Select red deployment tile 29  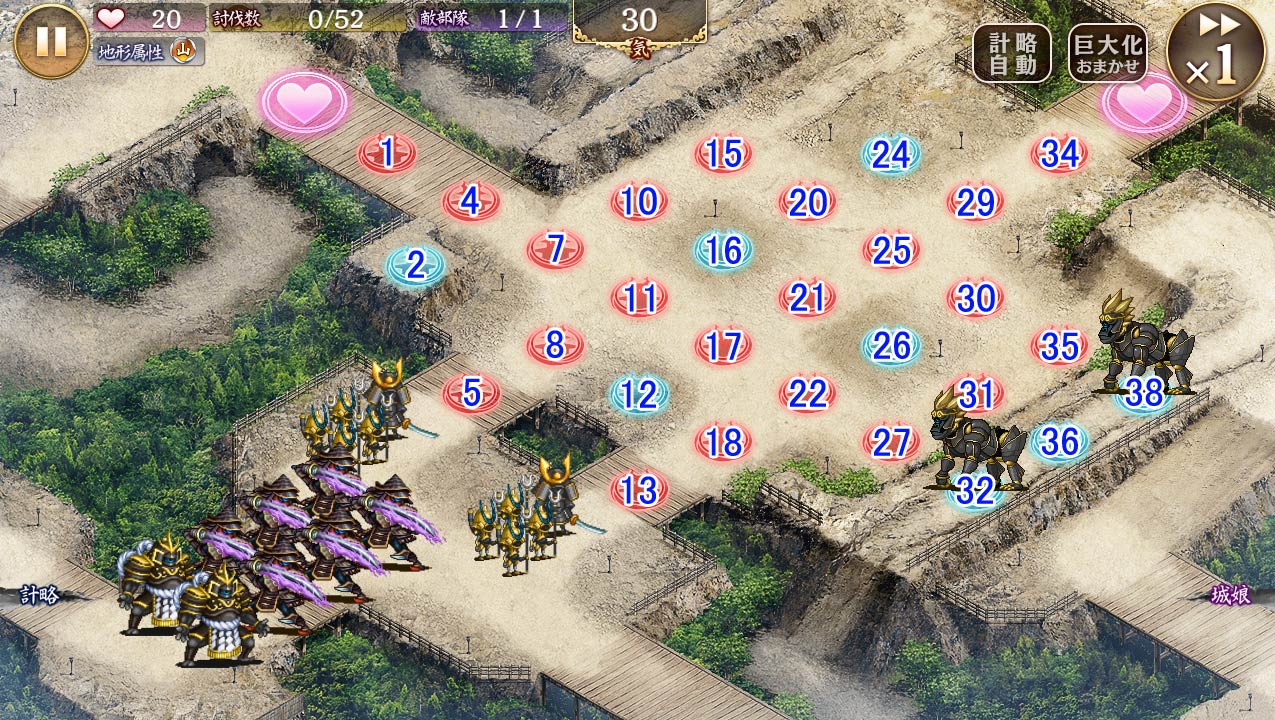tap(975, 203)
